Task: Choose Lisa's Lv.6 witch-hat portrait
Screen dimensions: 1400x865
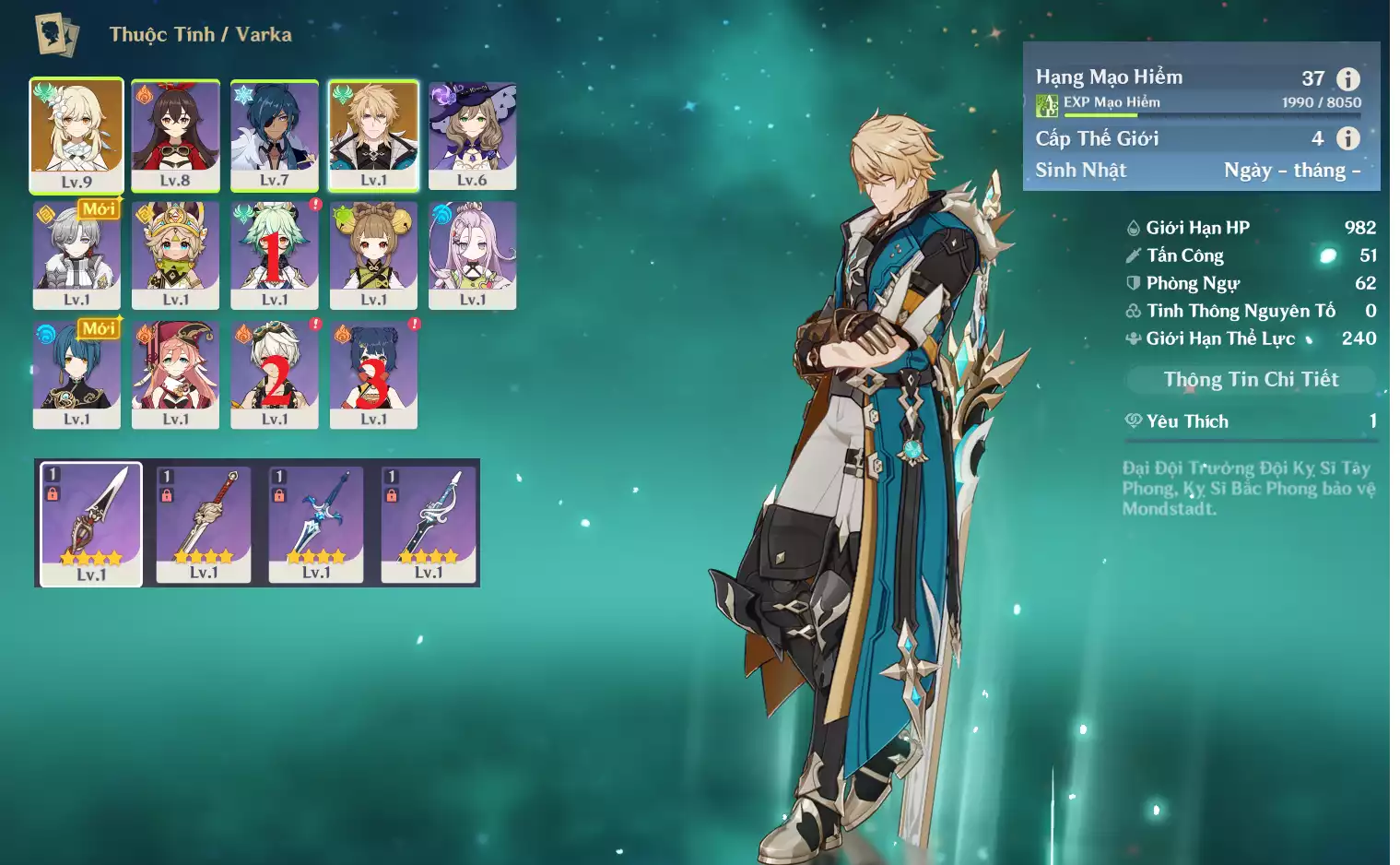Action: tap(472, 135)
